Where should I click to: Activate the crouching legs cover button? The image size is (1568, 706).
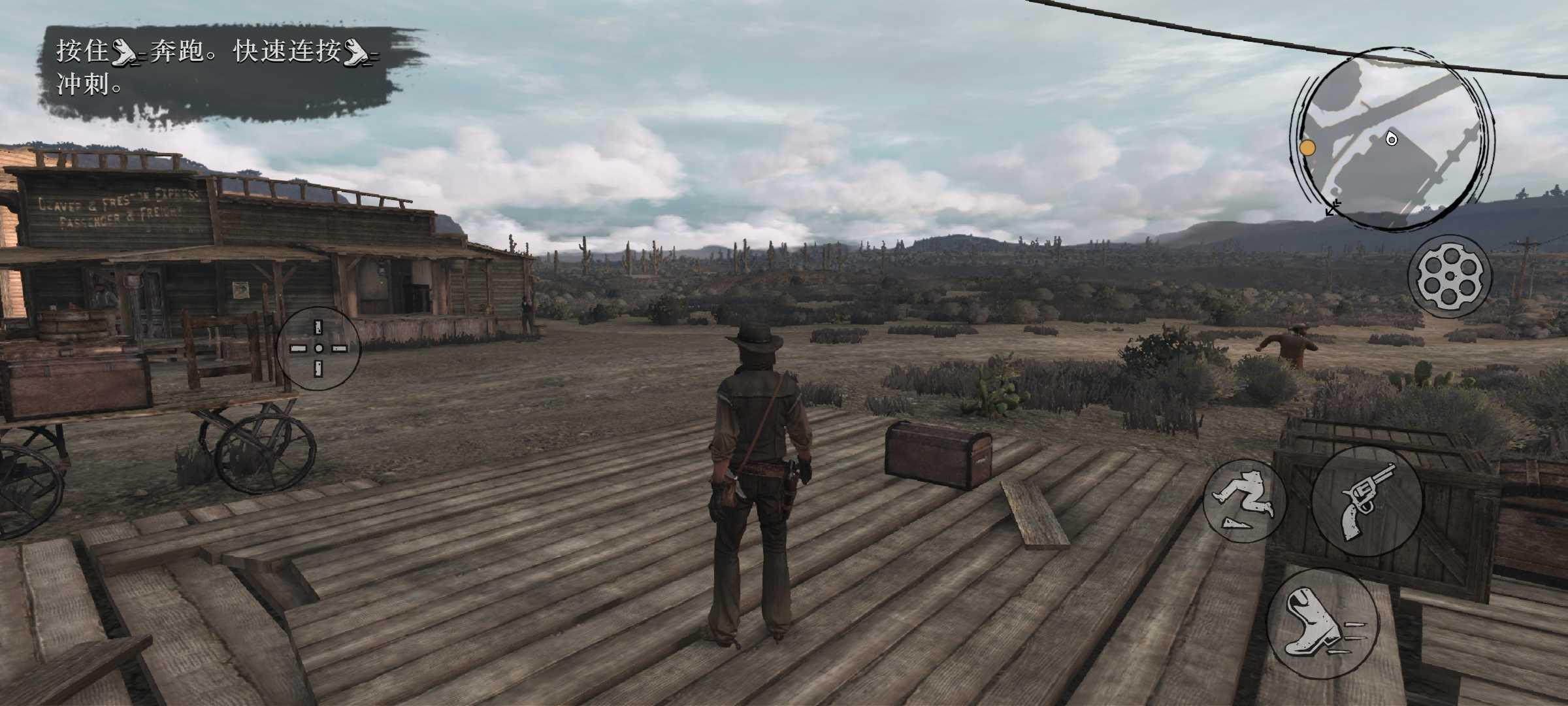pos(1245,501)
